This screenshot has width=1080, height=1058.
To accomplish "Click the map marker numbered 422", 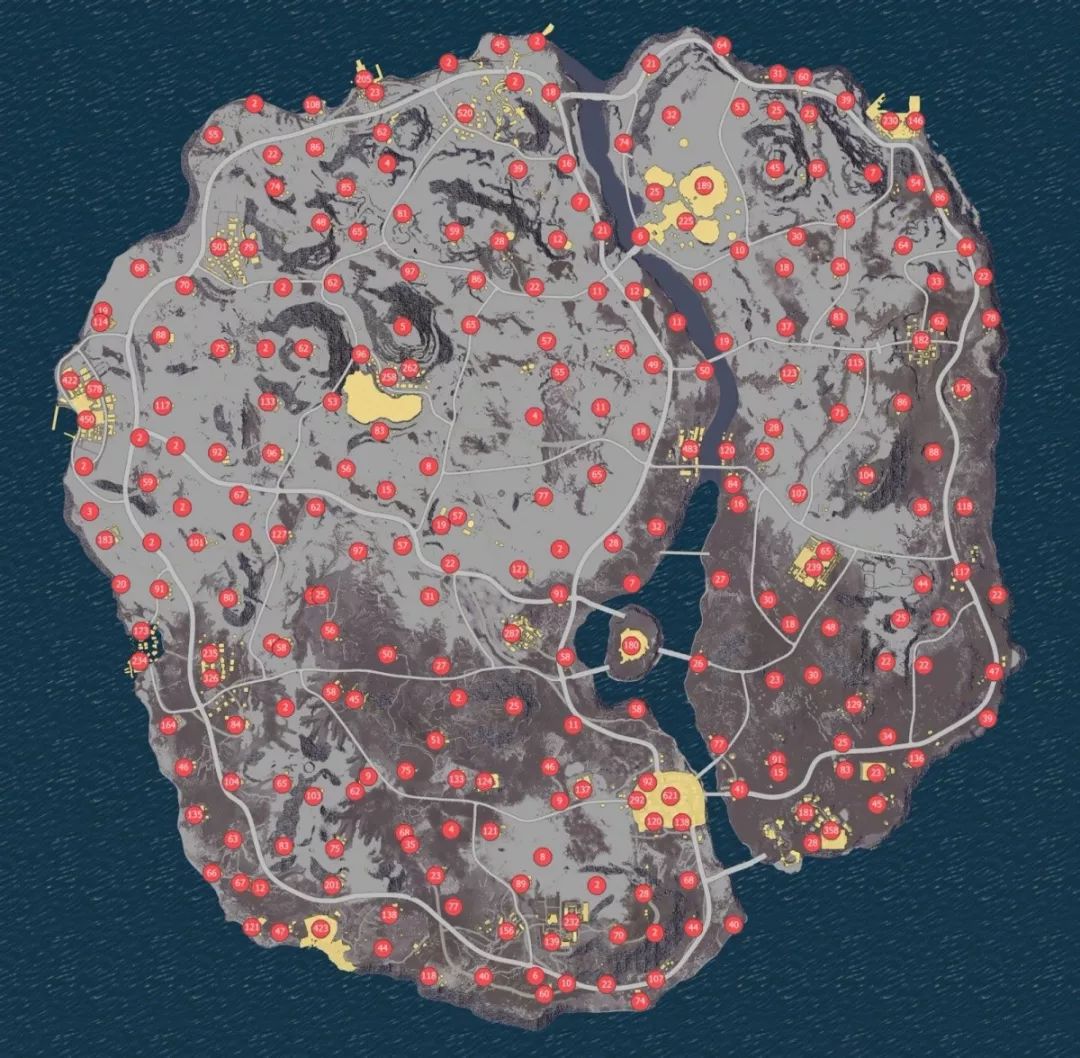I will click(x=69, y=381).
